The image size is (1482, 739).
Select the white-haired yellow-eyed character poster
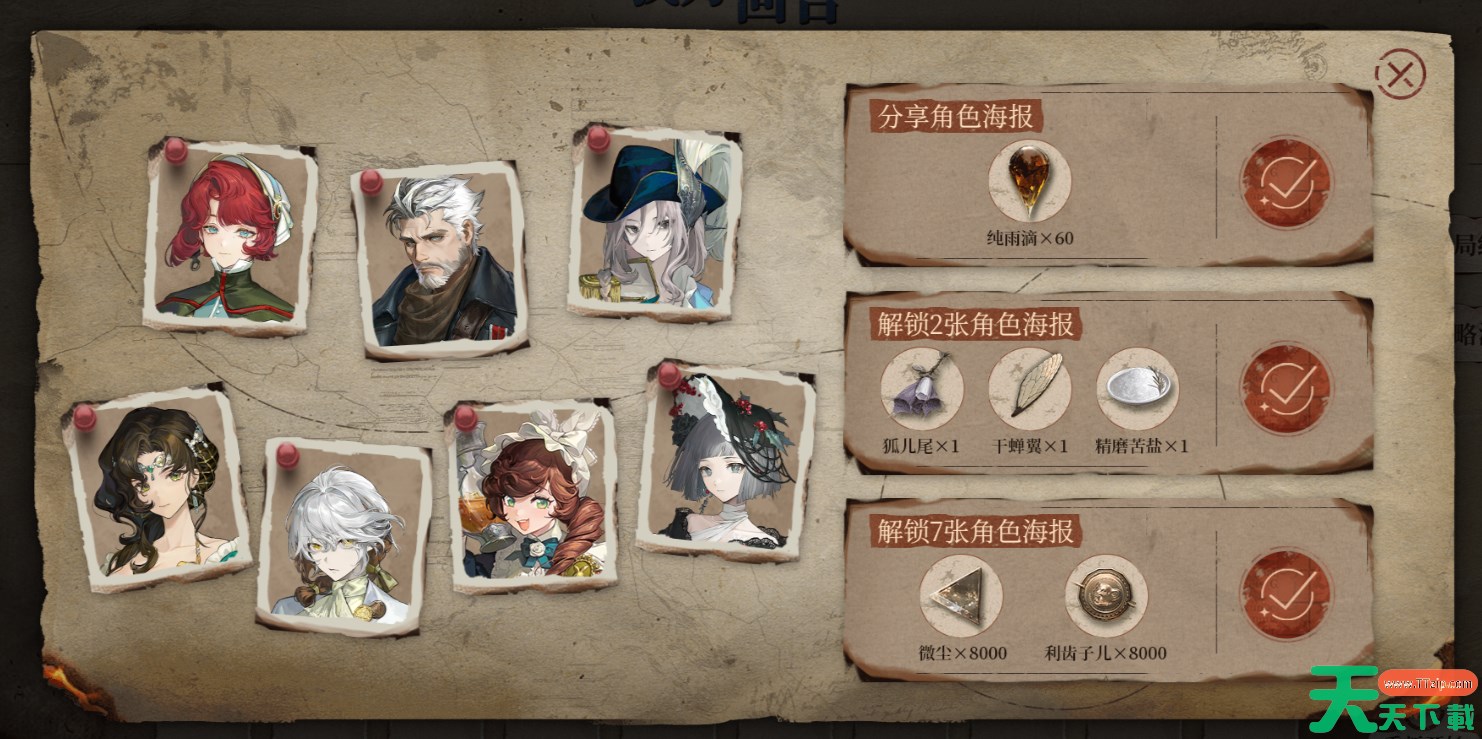(x=342, y=537)
